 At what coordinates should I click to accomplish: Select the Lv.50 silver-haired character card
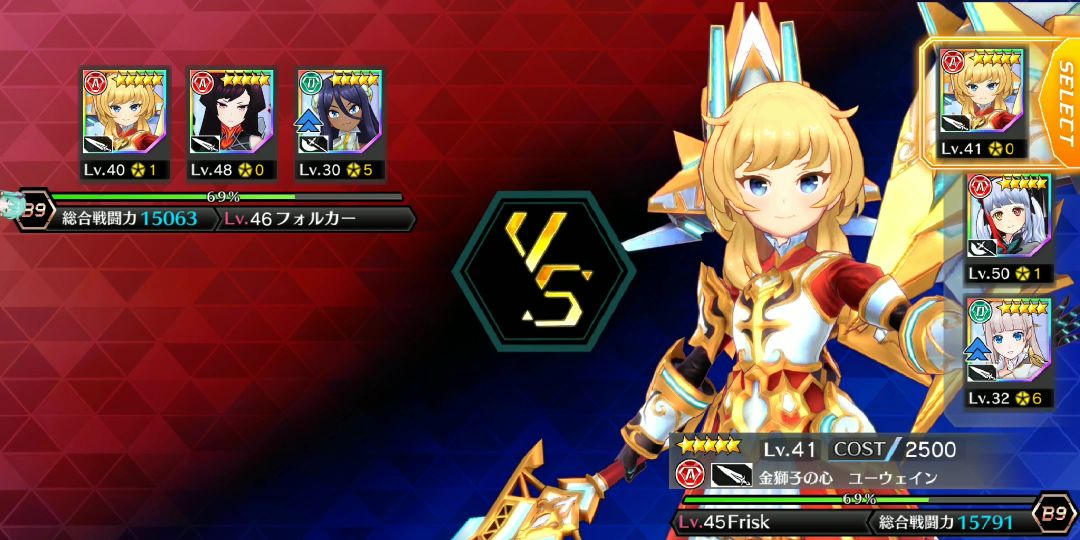[1008, 227]
